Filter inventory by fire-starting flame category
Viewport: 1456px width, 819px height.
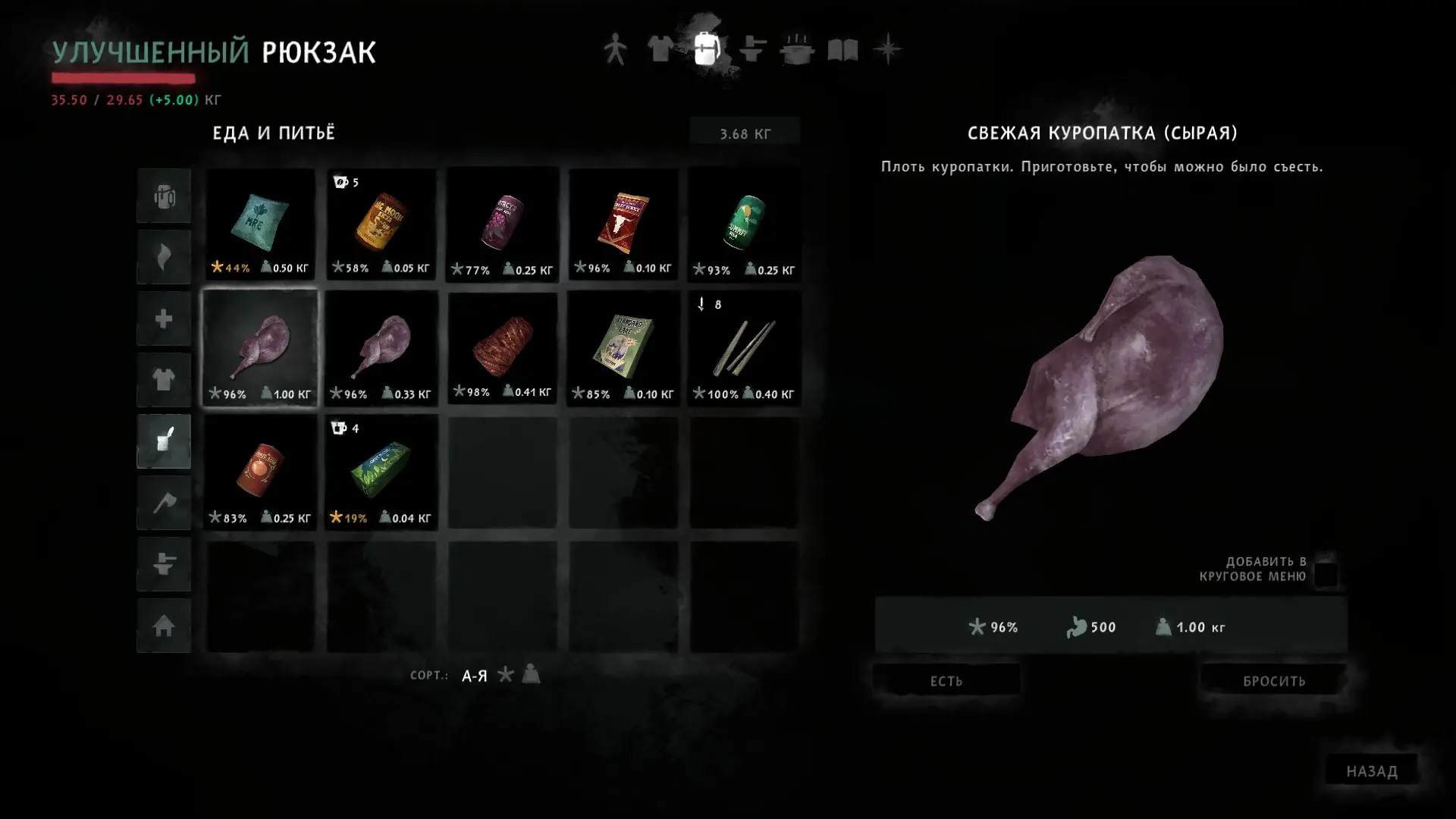pos(164,257)
